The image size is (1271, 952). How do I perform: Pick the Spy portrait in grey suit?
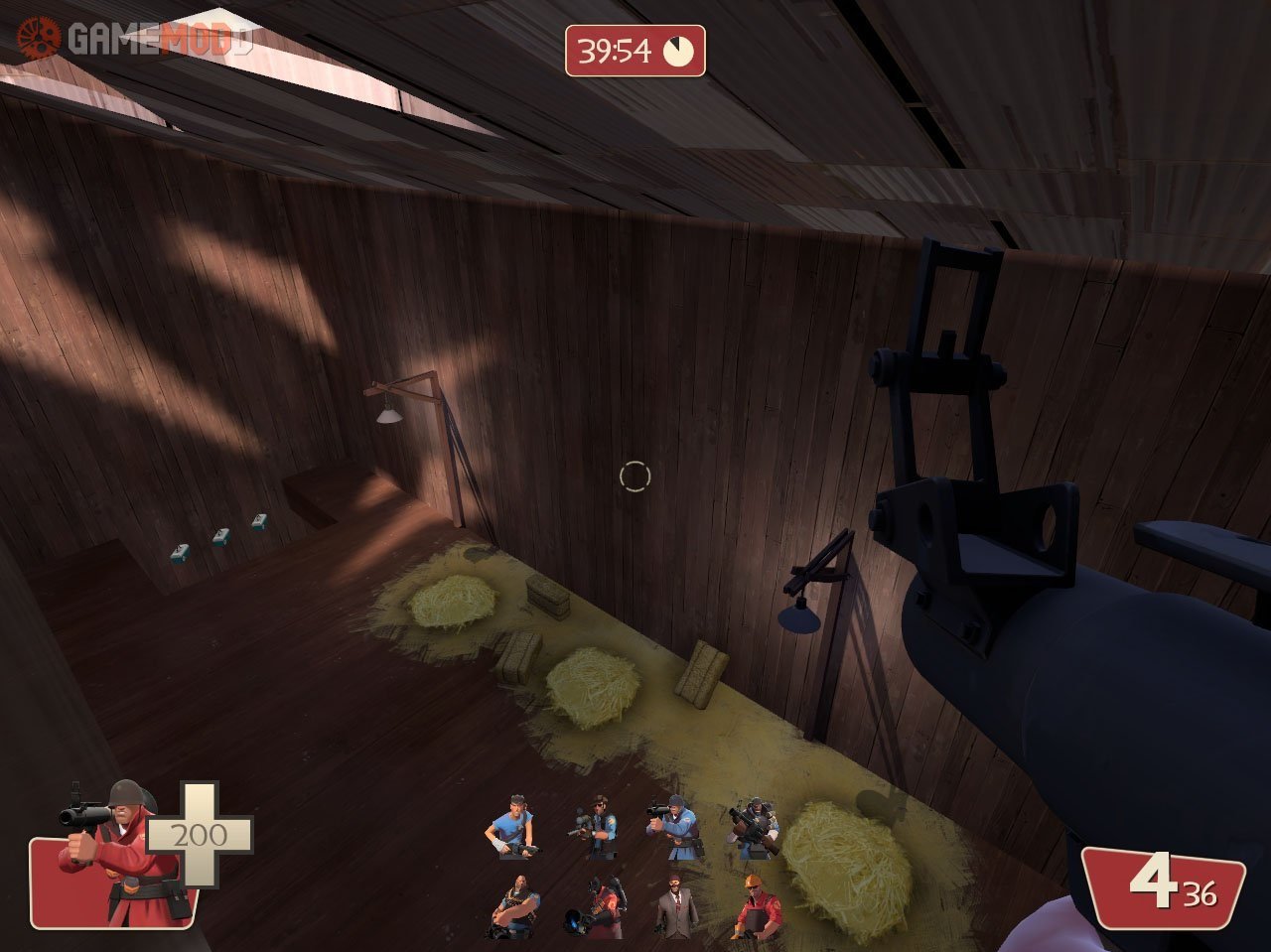(676, 907)
